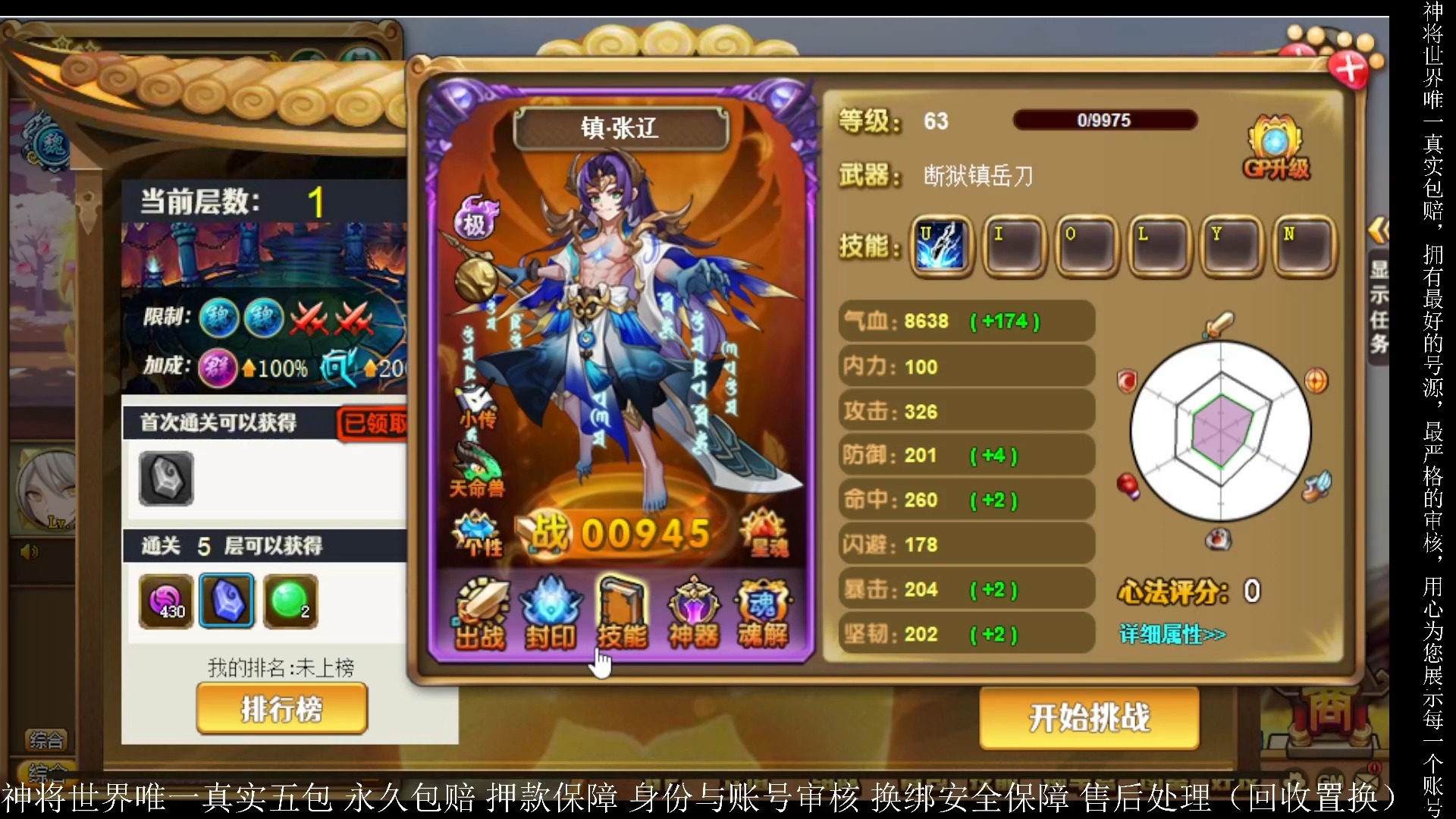This screenshot has width=1456, height=819.
Task: Open the 排行榜 ranking button
Action: (x=281, y=708)
